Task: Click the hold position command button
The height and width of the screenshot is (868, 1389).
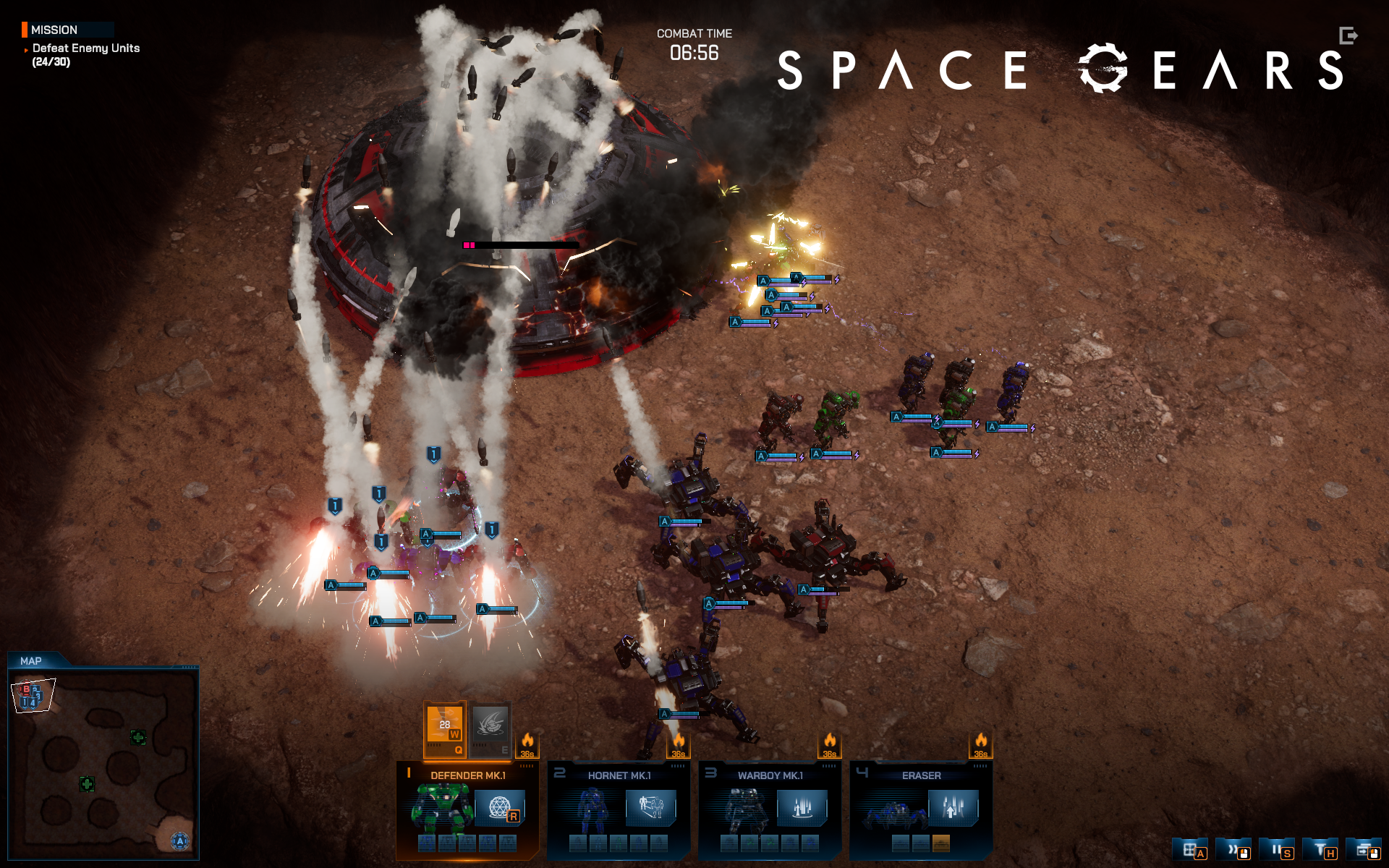Action: point(1321,850)
